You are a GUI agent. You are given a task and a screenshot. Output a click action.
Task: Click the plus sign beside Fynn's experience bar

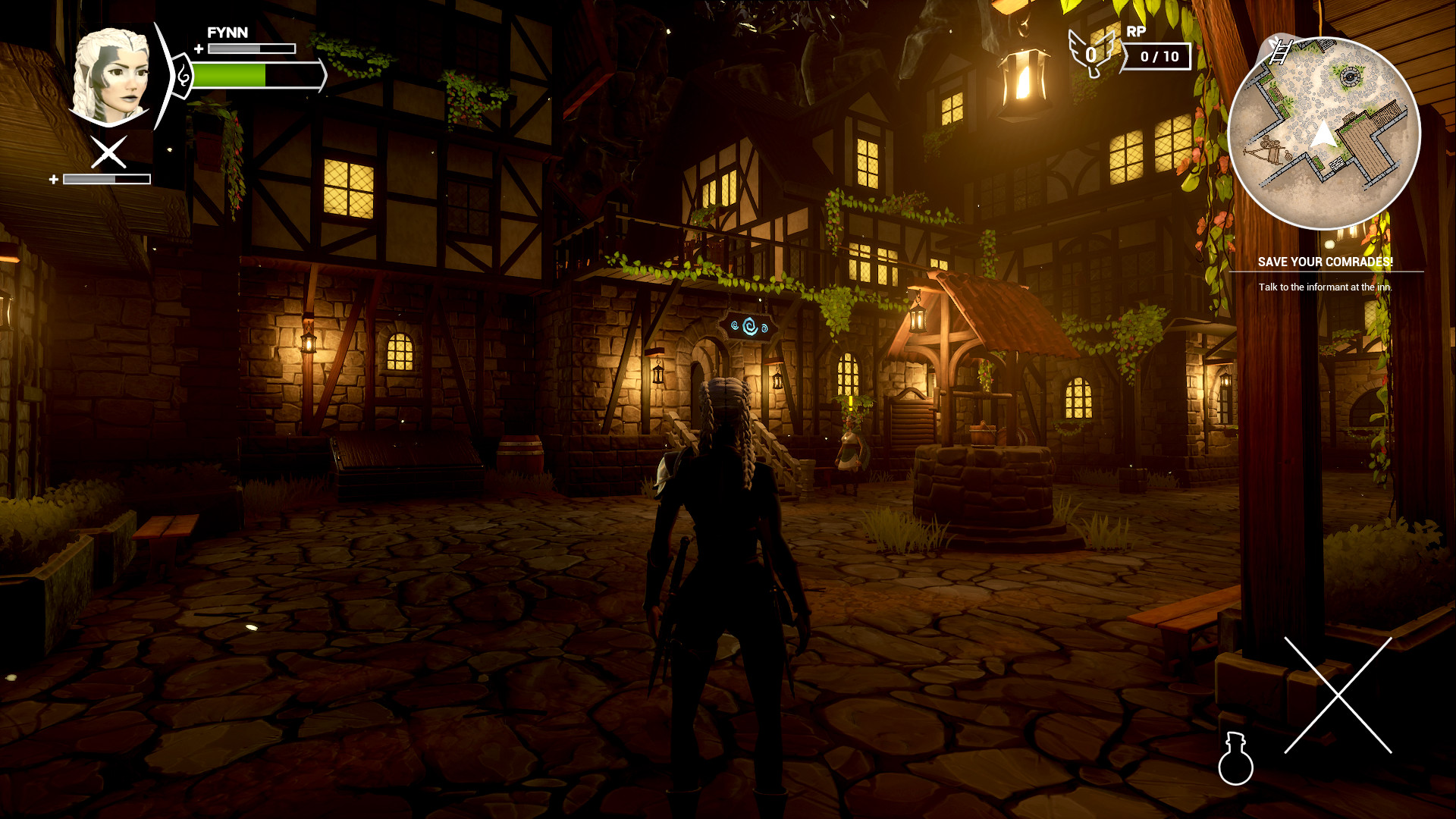click(198, 50)
